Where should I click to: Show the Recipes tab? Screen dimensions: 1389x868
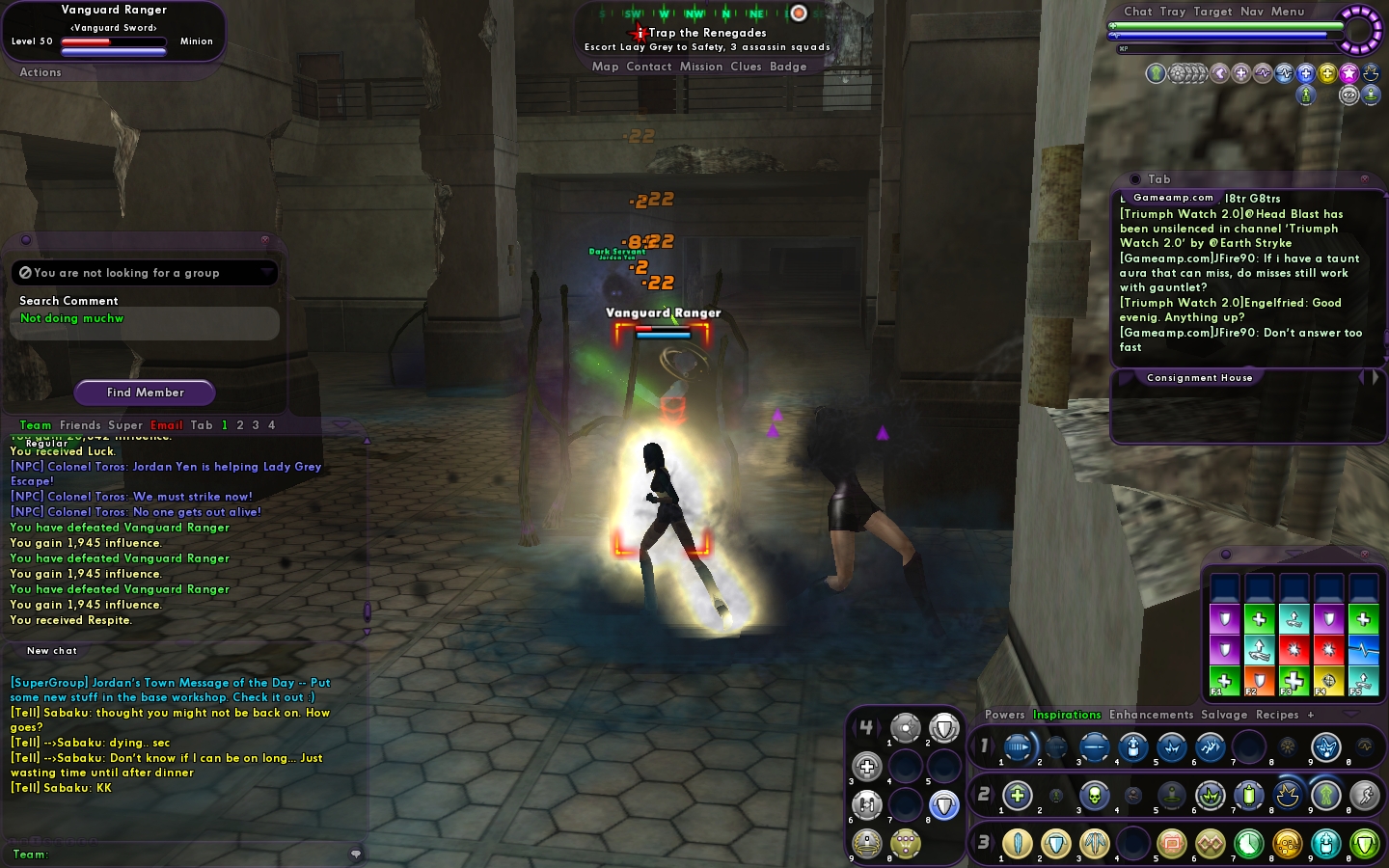(1277, 715)
